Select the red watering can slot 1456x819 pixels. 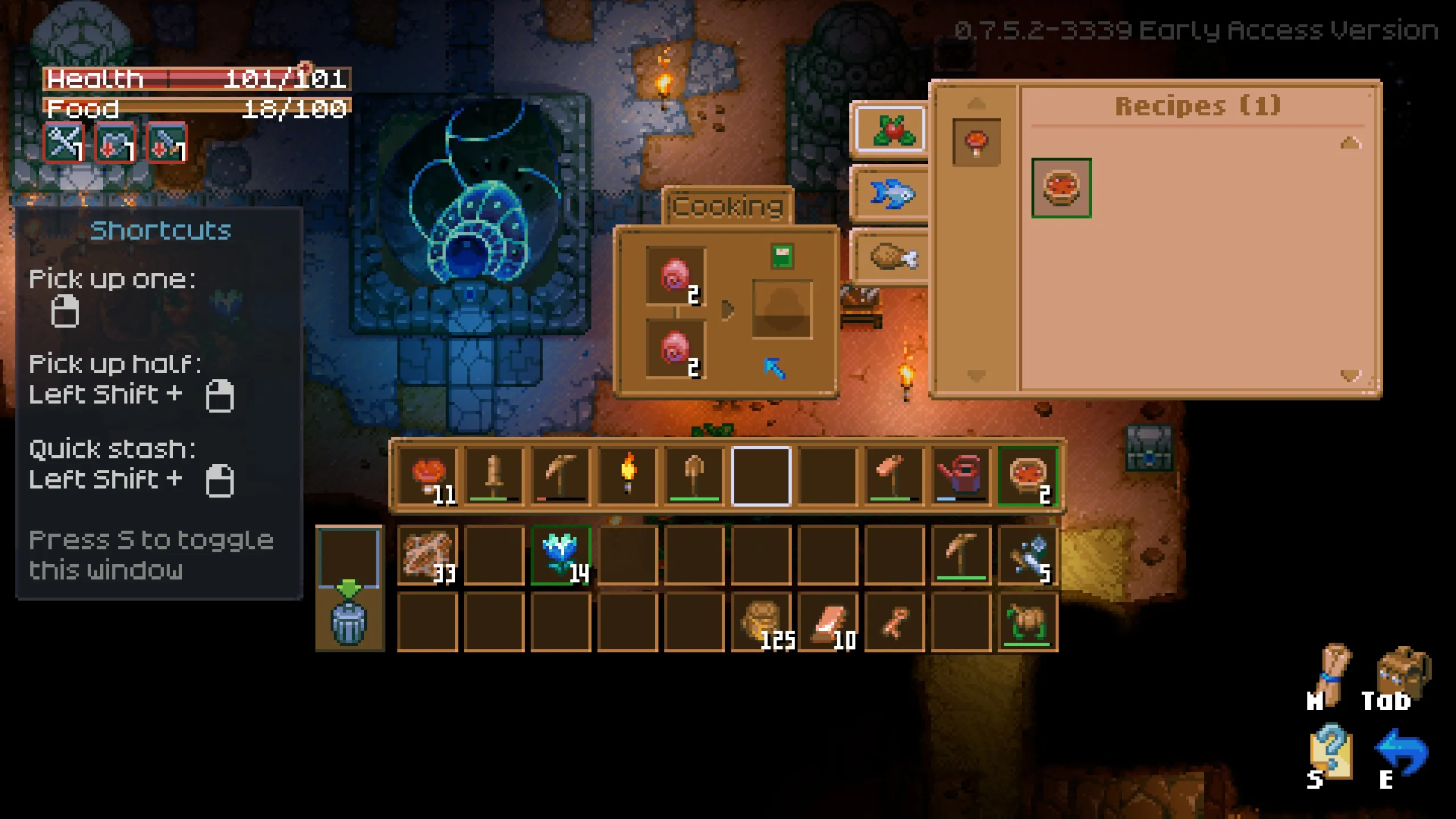[961, 476]
